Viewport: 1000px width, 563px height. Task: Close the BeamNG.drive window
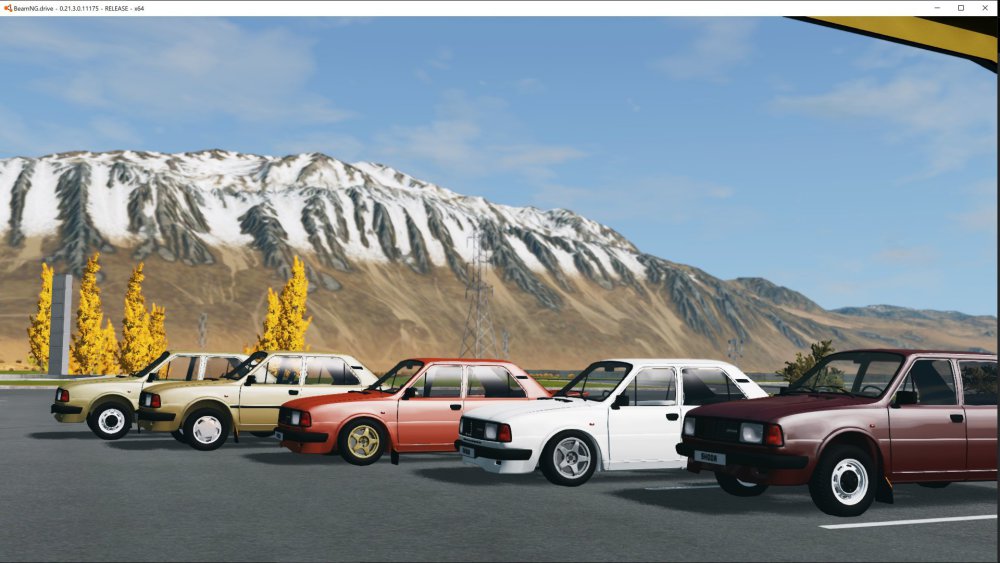[984, 8]
